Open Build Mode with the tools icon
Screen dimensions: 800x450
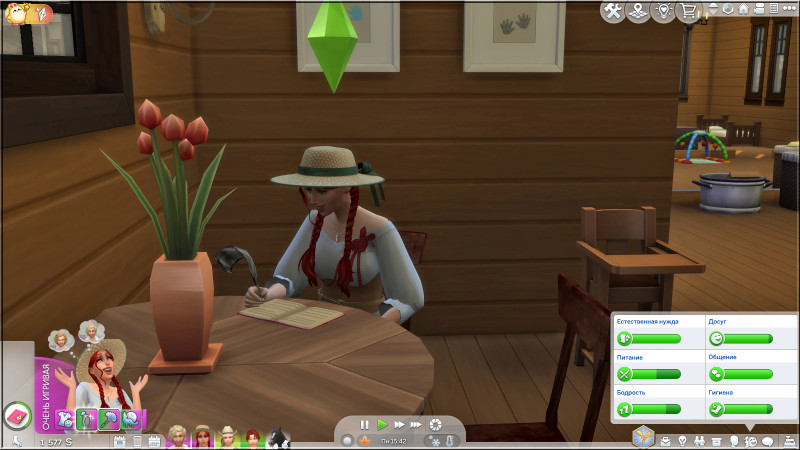(612, 11)
